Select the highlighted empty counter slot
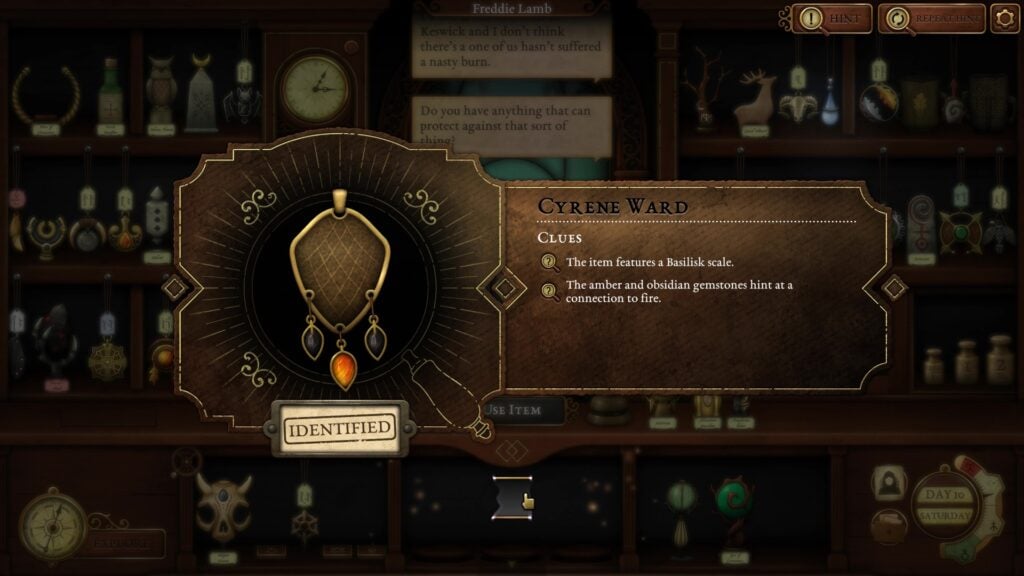1024x576 pixels. pos(512,497)
